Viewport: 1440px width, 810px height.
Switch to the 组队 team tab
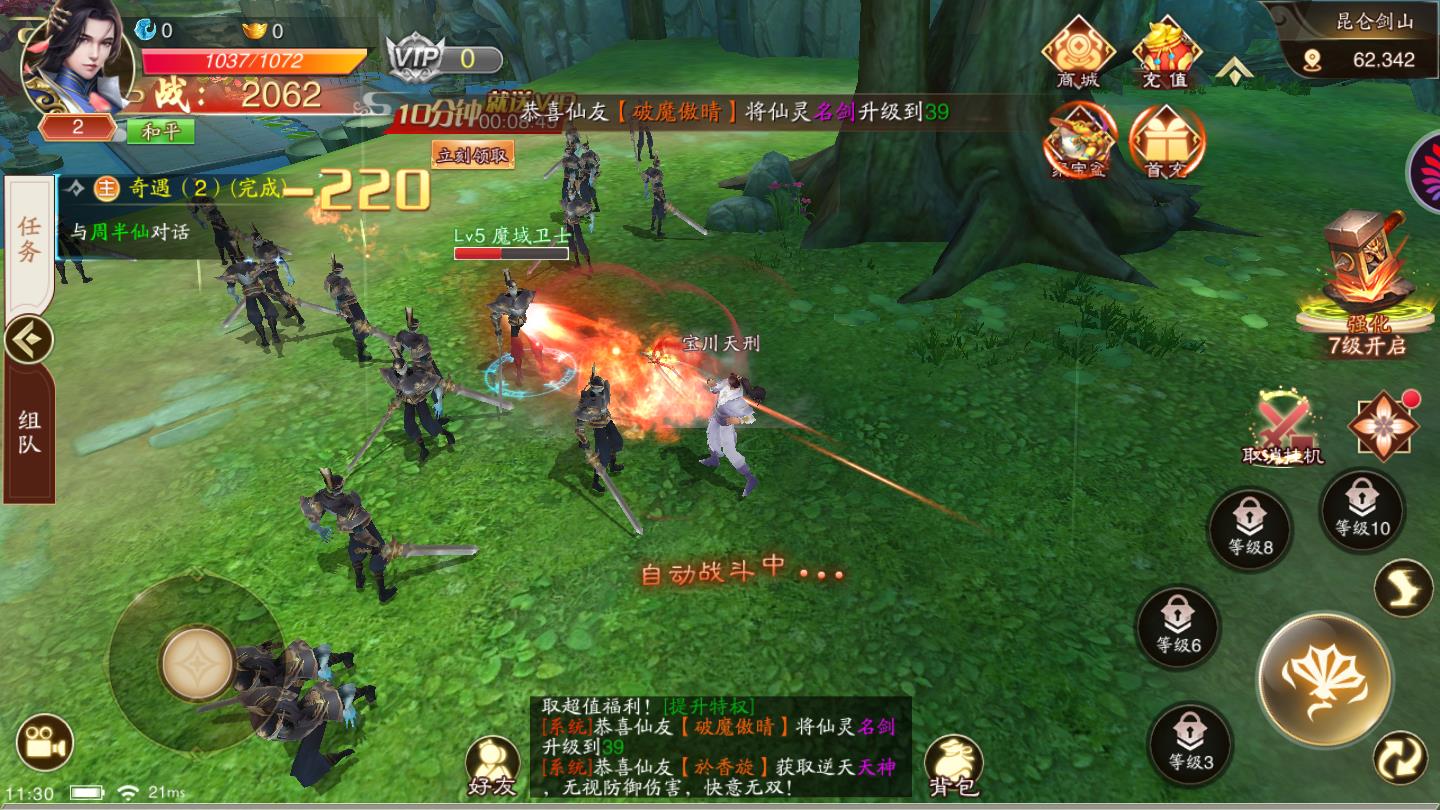(29, 432)
